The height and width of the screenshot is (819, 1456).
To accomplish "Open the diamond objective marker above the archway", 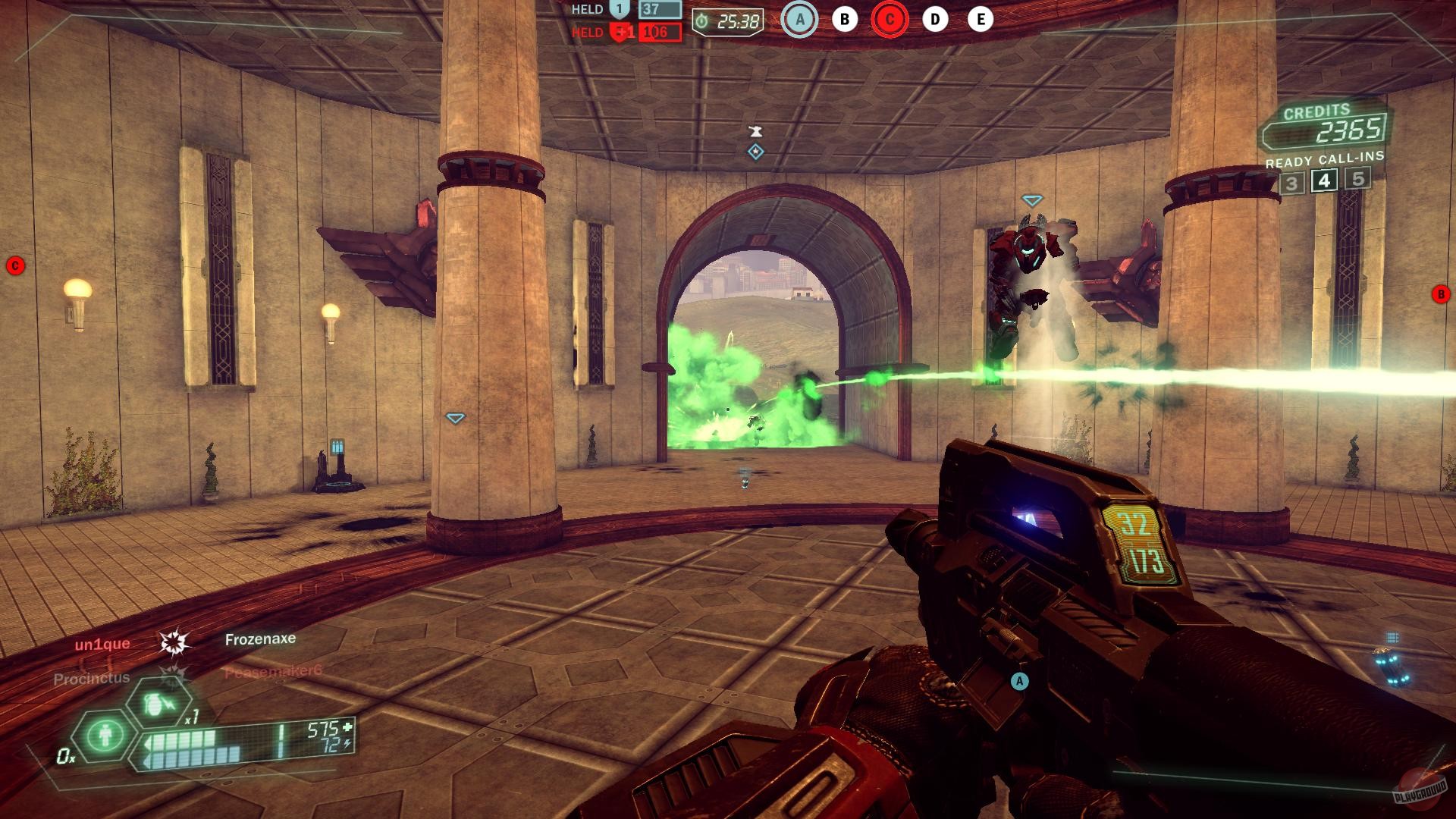I will tap(754, 153).
